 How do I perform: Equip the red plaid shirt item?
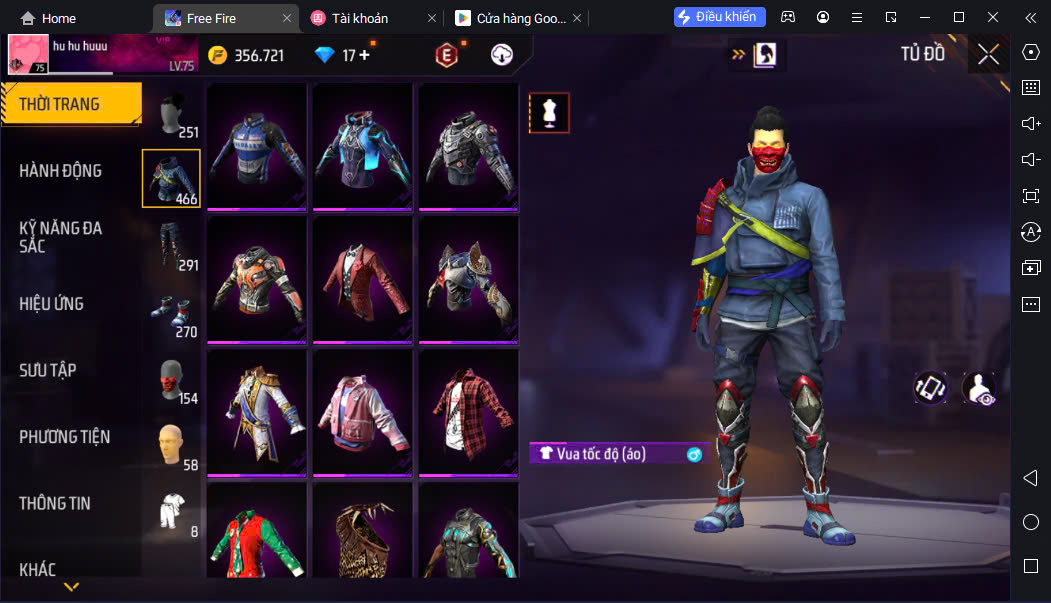(x=467, y=411)
